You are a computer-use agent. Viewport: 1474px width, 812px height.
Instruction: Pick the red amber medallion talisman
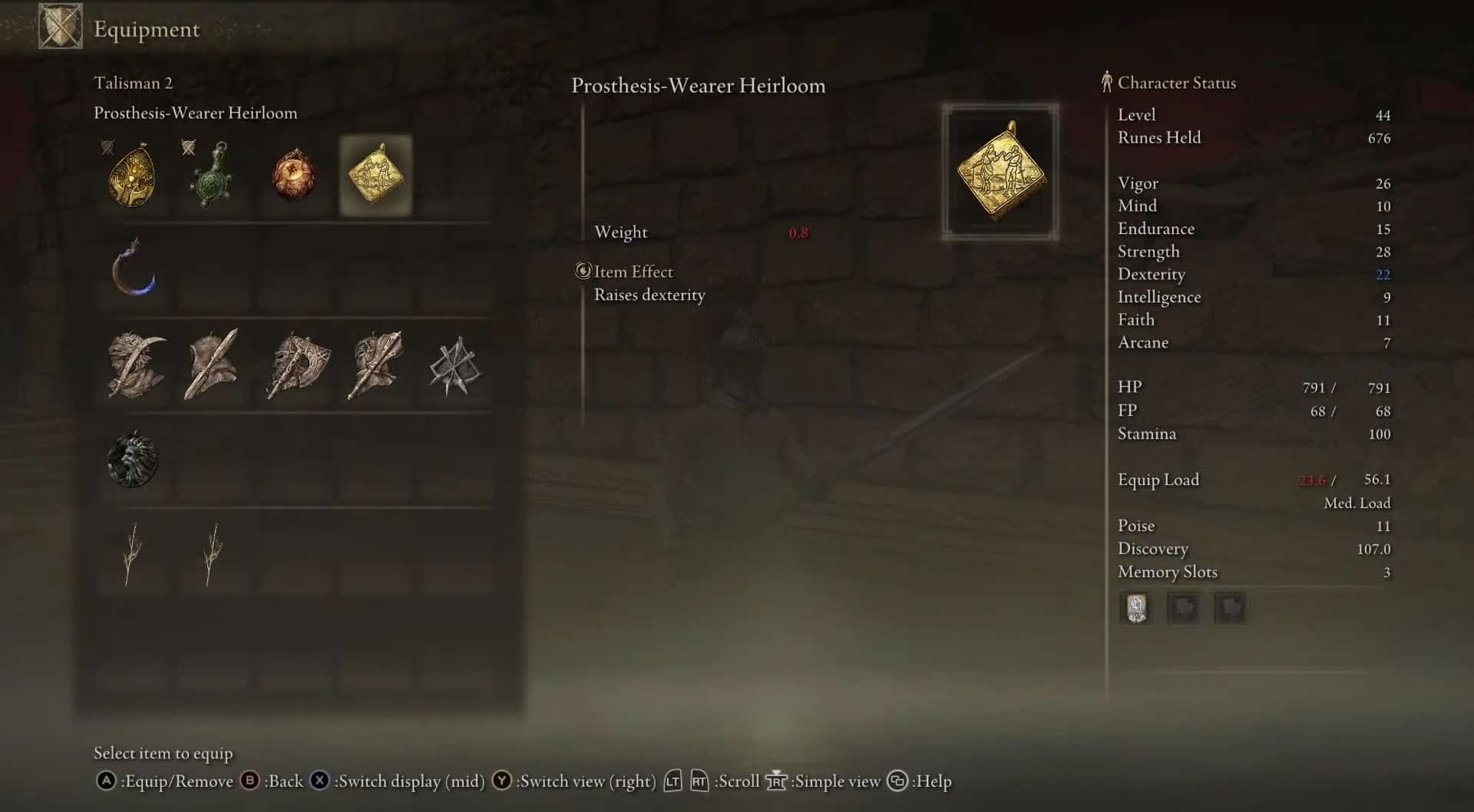coord(294,176)
